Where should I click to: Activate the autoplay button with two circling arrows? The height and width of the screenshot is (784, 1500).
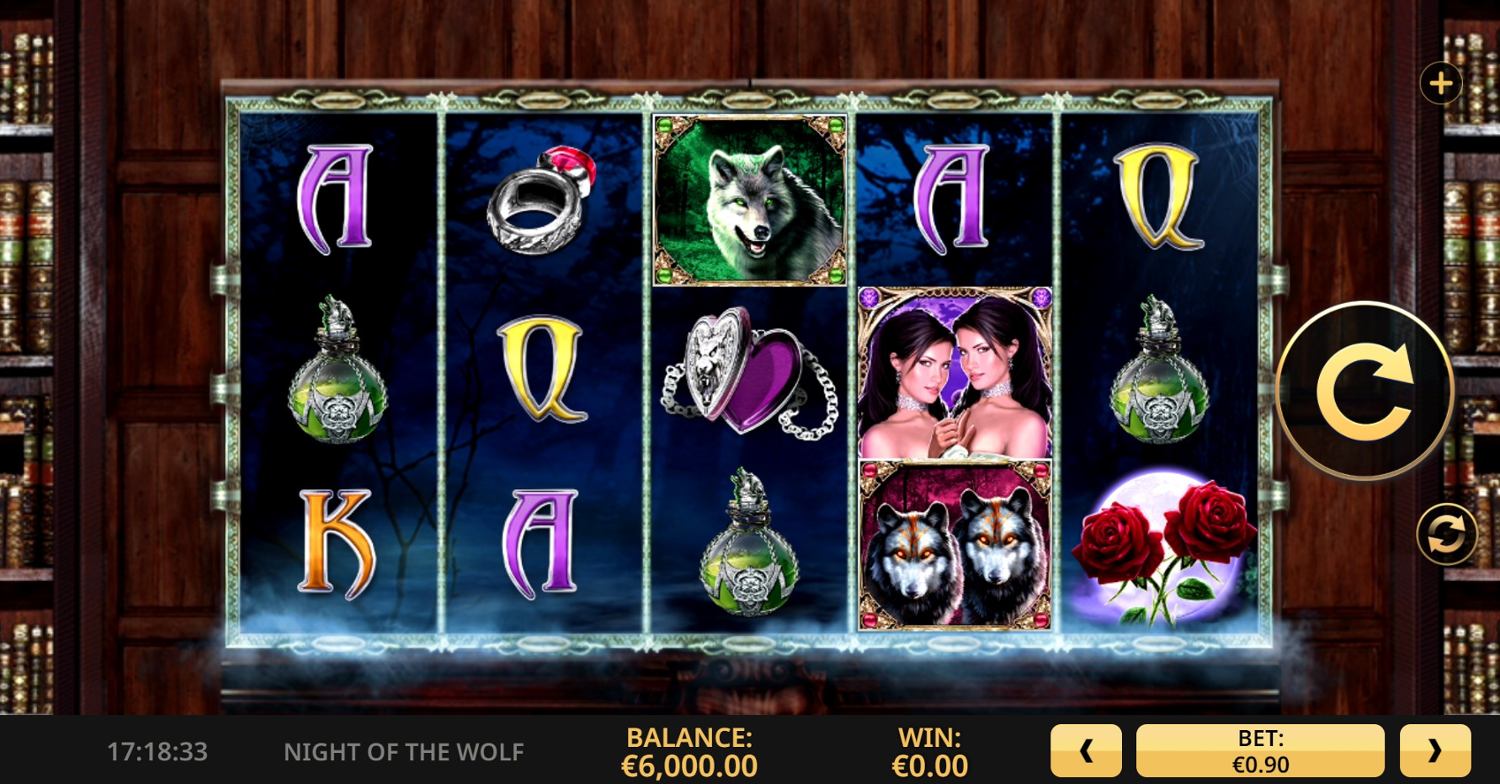click(1447, 534)
